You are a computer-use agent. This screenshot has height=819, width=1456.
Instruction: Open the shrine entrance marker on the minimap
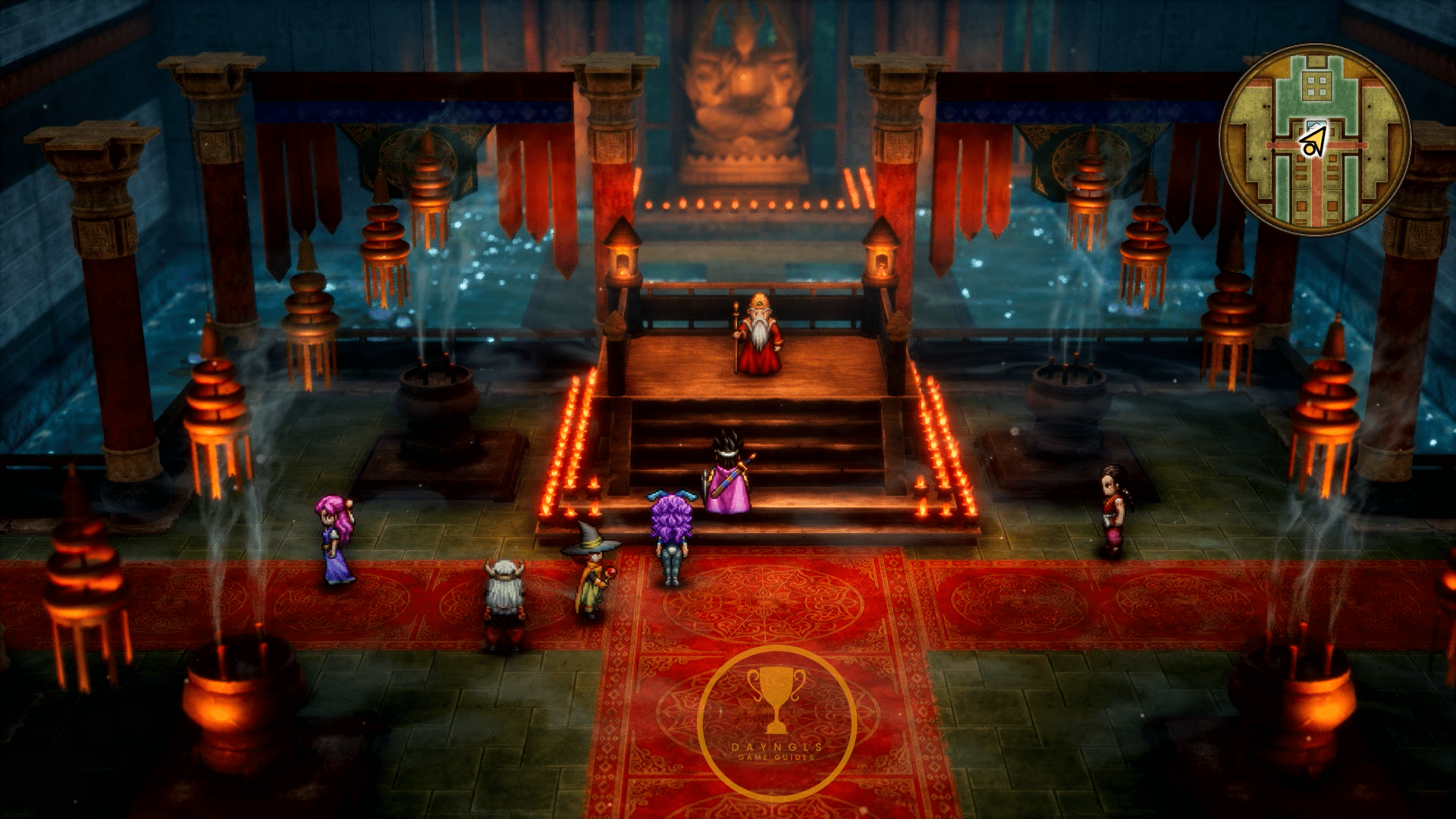point(1317,124)
